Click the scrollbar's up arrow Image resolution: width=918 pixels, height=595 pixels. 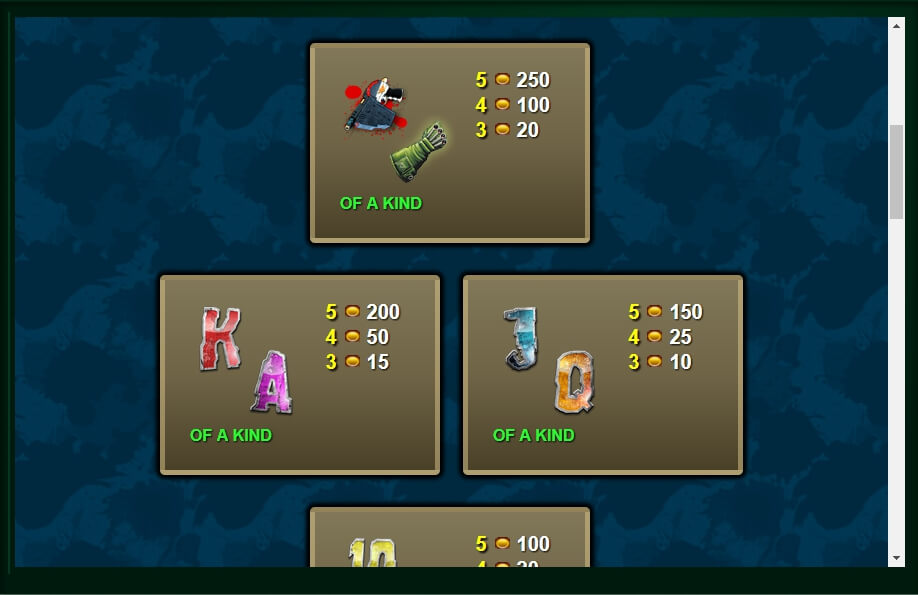click(x=896, y=24)
